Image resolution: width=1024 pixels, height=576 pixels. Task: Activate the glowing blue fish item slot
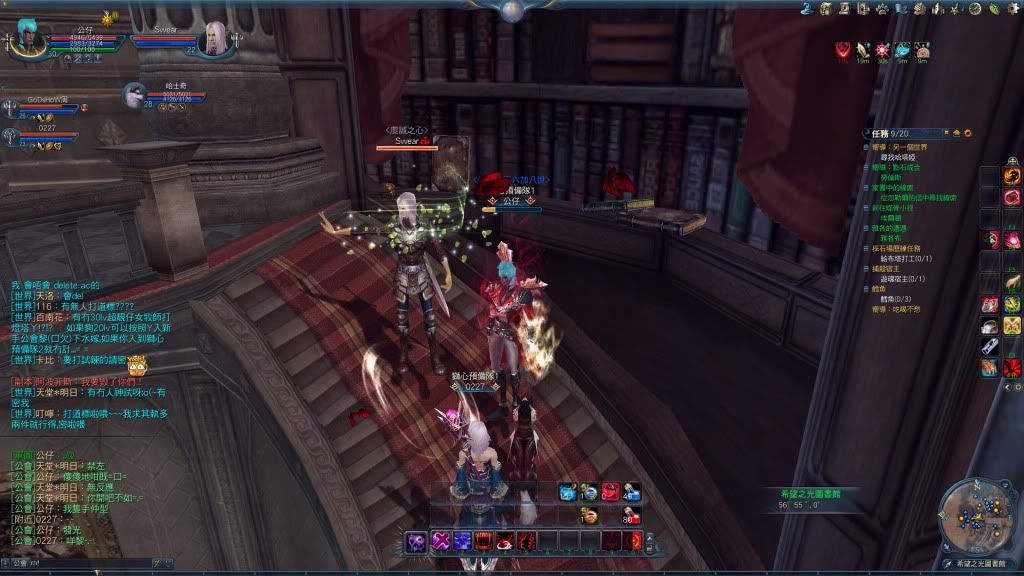[x=568, y=492]
